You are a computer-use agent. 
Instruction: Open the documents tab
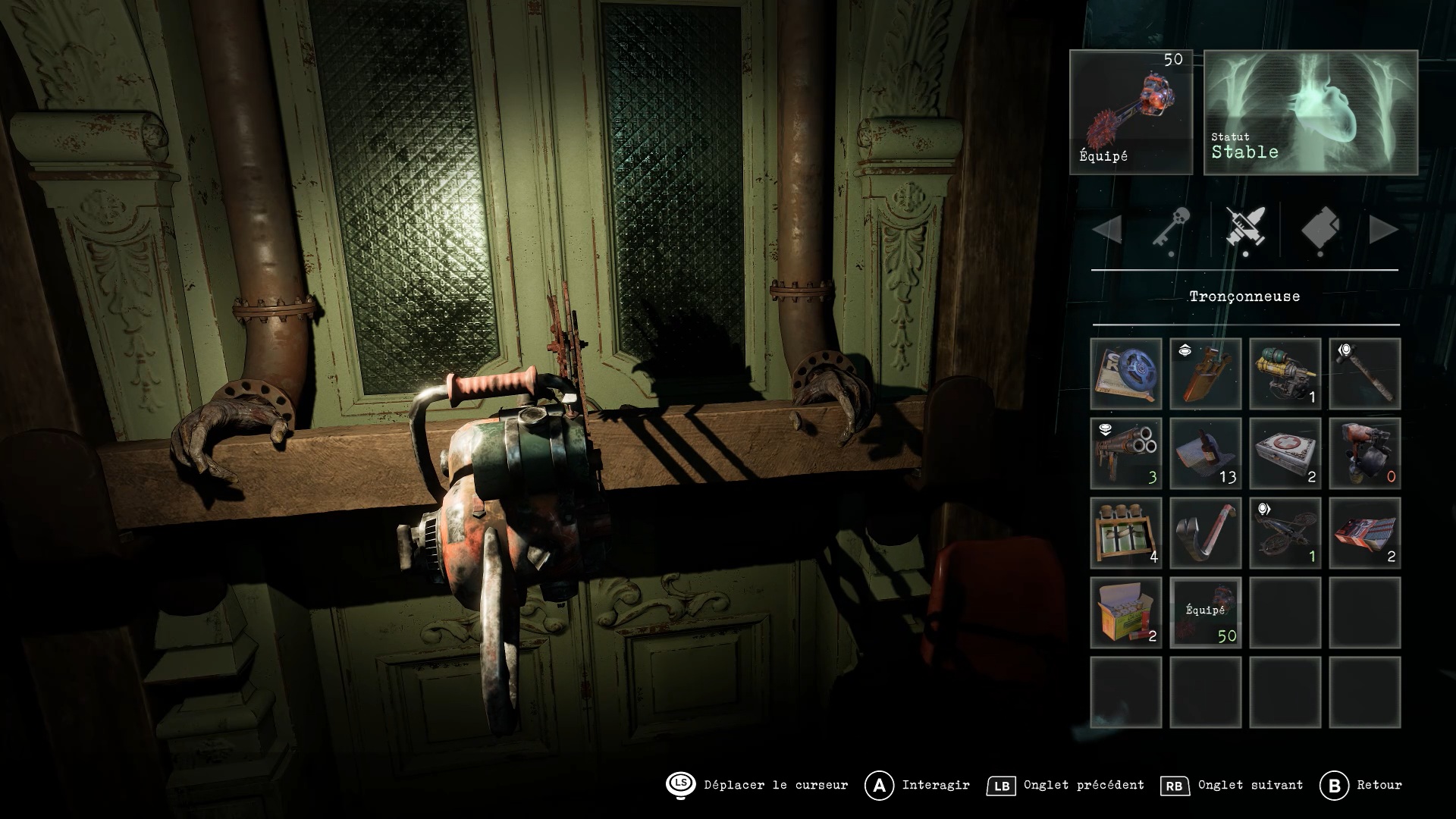(1320, 228)
